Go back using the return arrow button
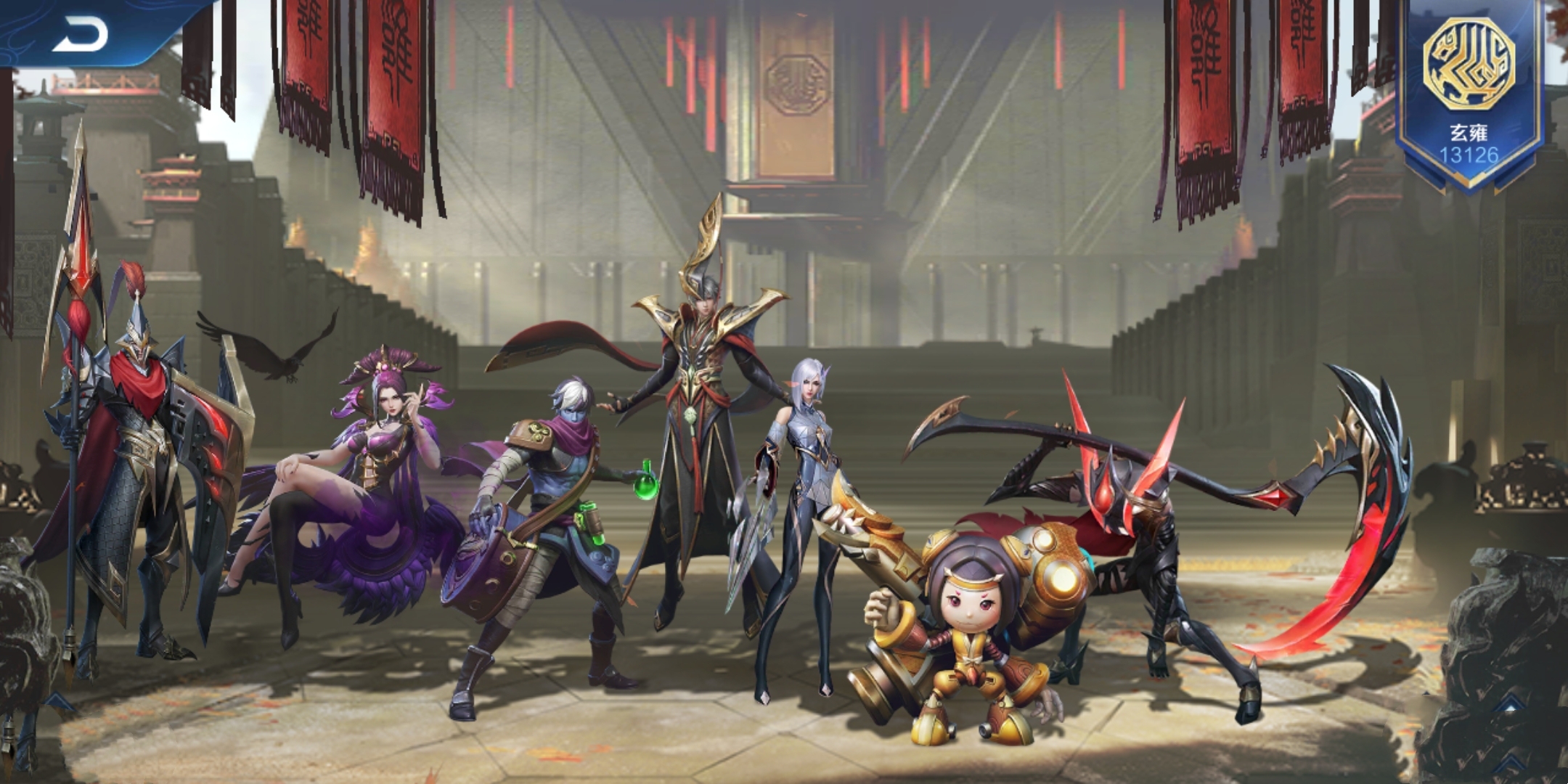Screen dimensions: 1568x784 point(80,34)
